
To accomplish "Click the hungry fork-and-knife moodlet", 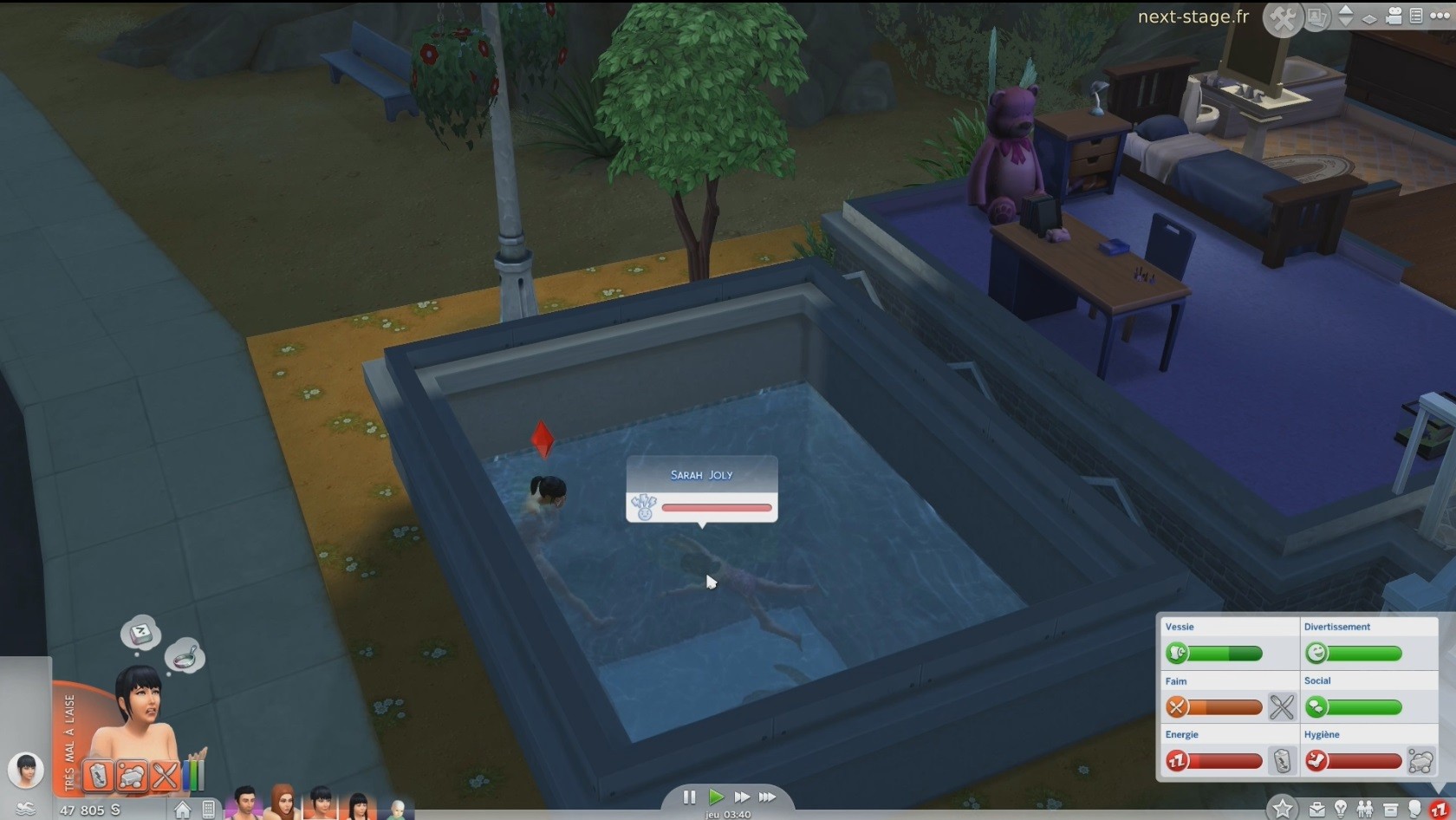I will click(164, 775).
